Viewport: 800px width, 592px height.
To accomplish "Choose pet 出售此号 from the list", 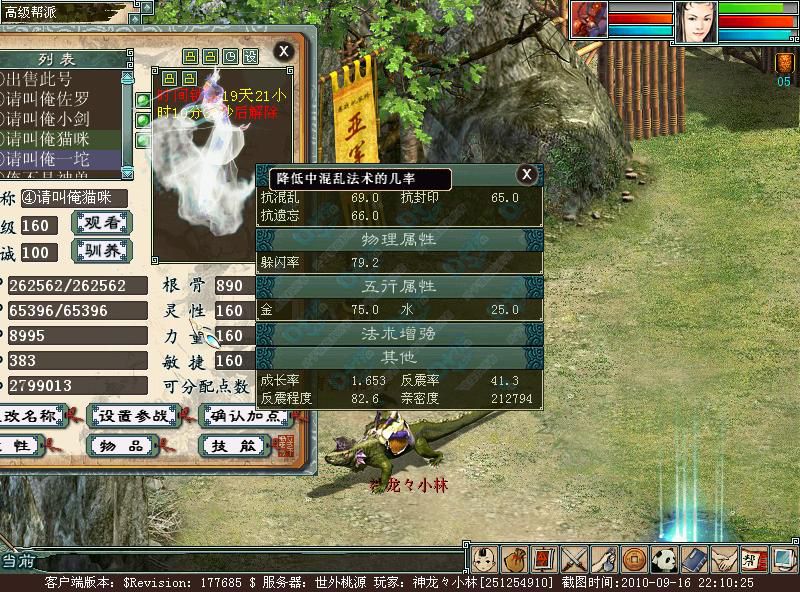I will (x=60, y=80).
